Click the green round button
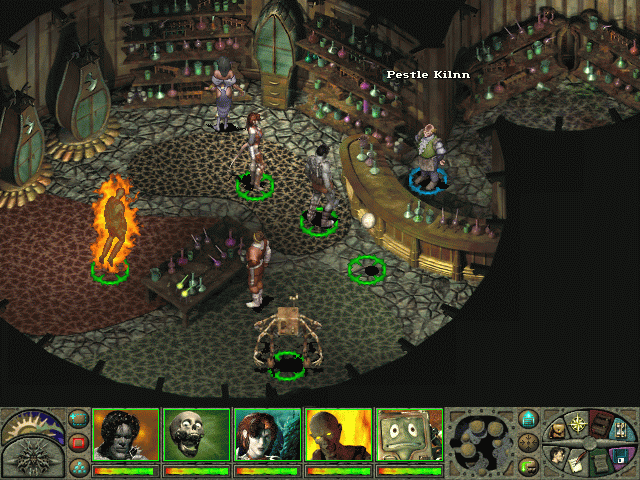Screen dimensions: 640x480 529,465
